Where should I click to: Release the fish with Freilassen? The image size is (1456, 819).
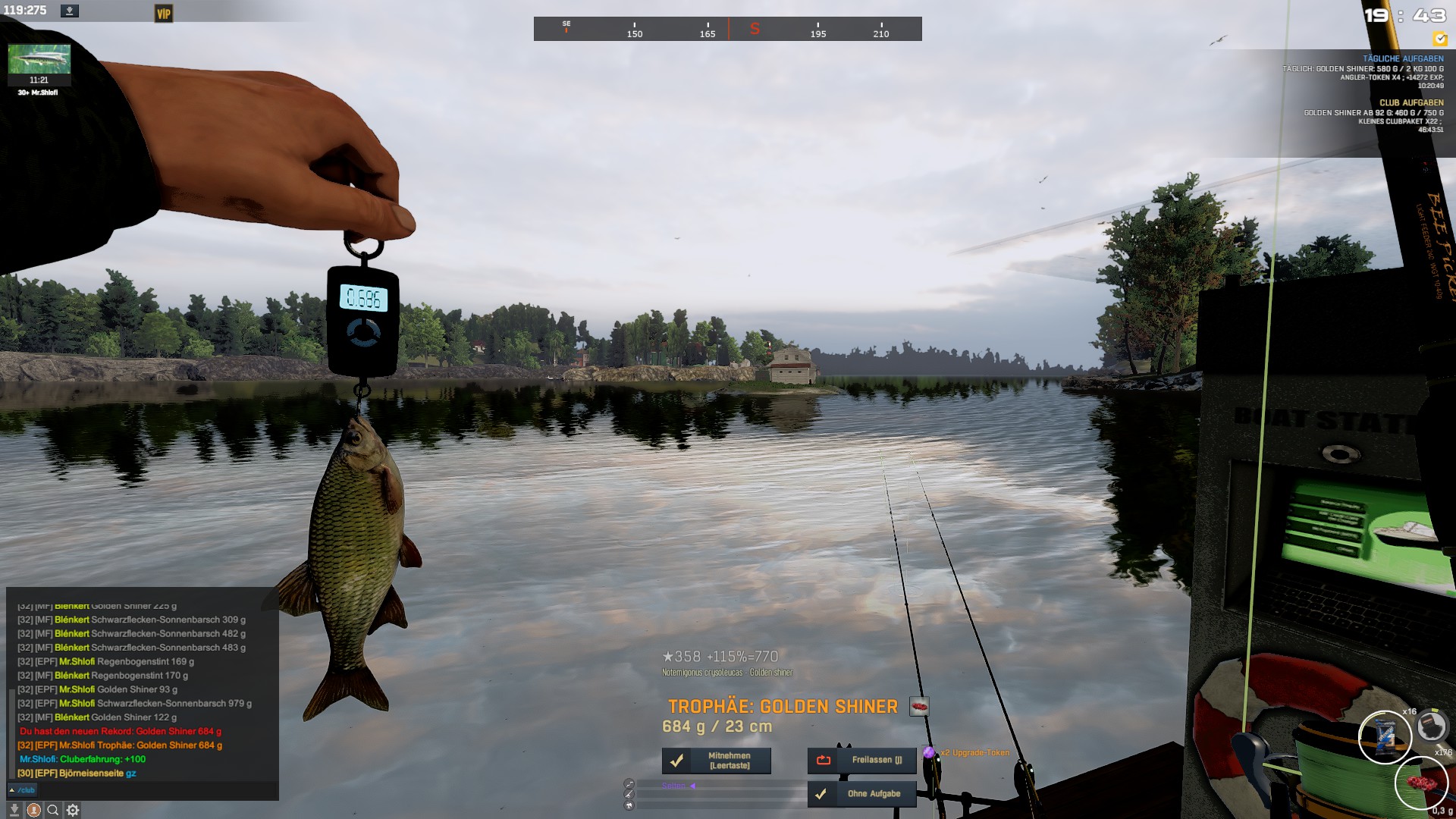pos(862,760)
